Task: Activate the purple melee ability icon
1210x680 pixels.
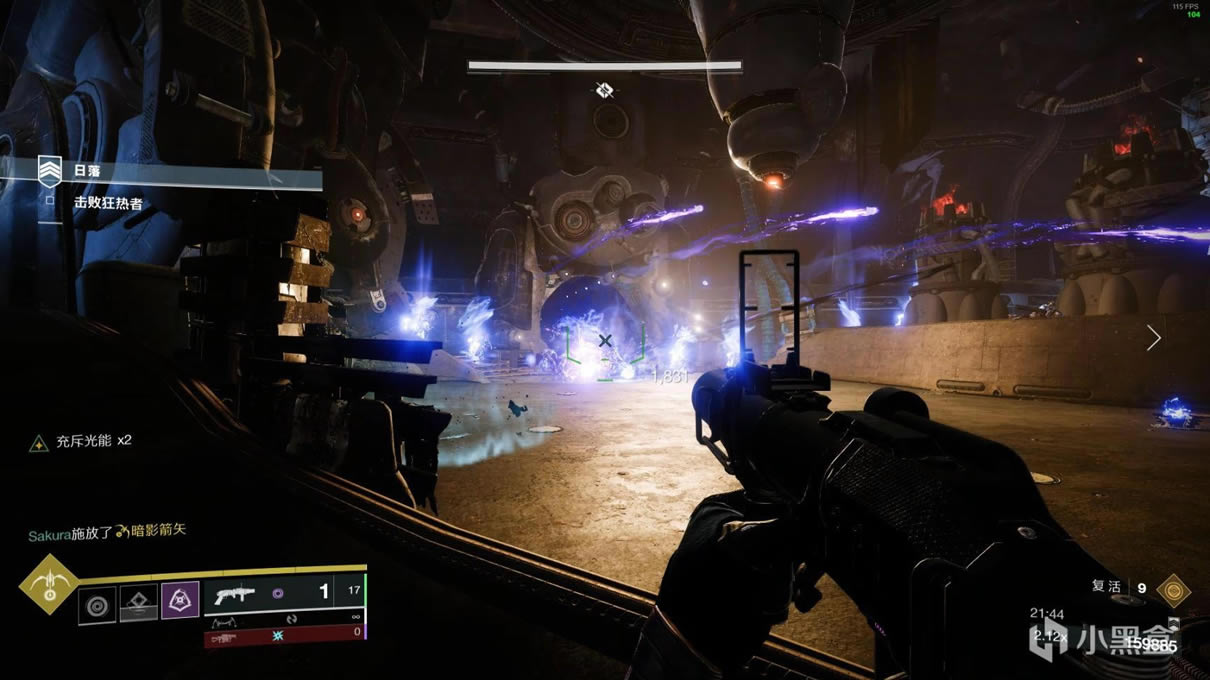Action: point(180,600)
